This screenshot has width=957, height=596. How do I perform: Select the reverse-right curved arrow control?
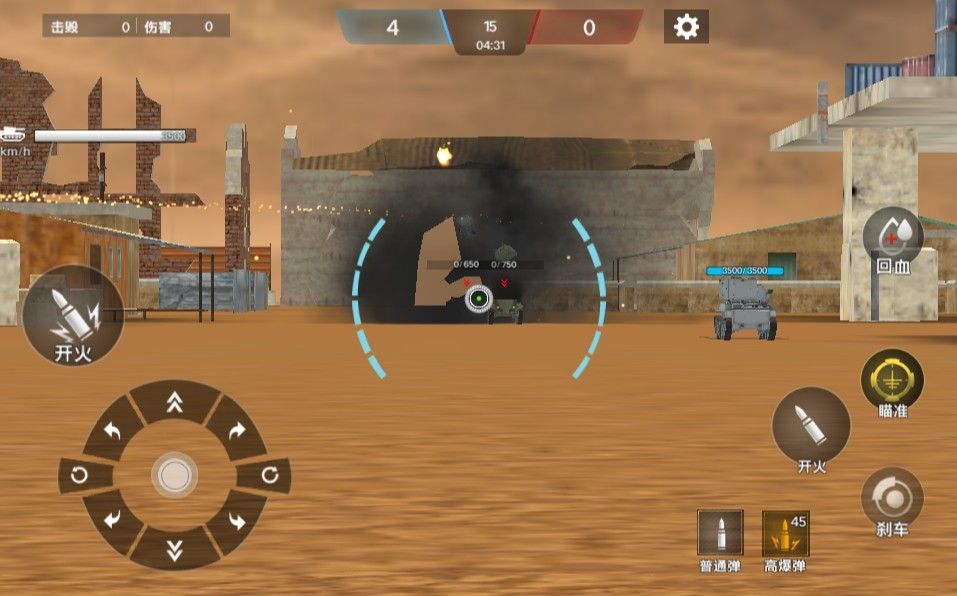pos(237,520)
